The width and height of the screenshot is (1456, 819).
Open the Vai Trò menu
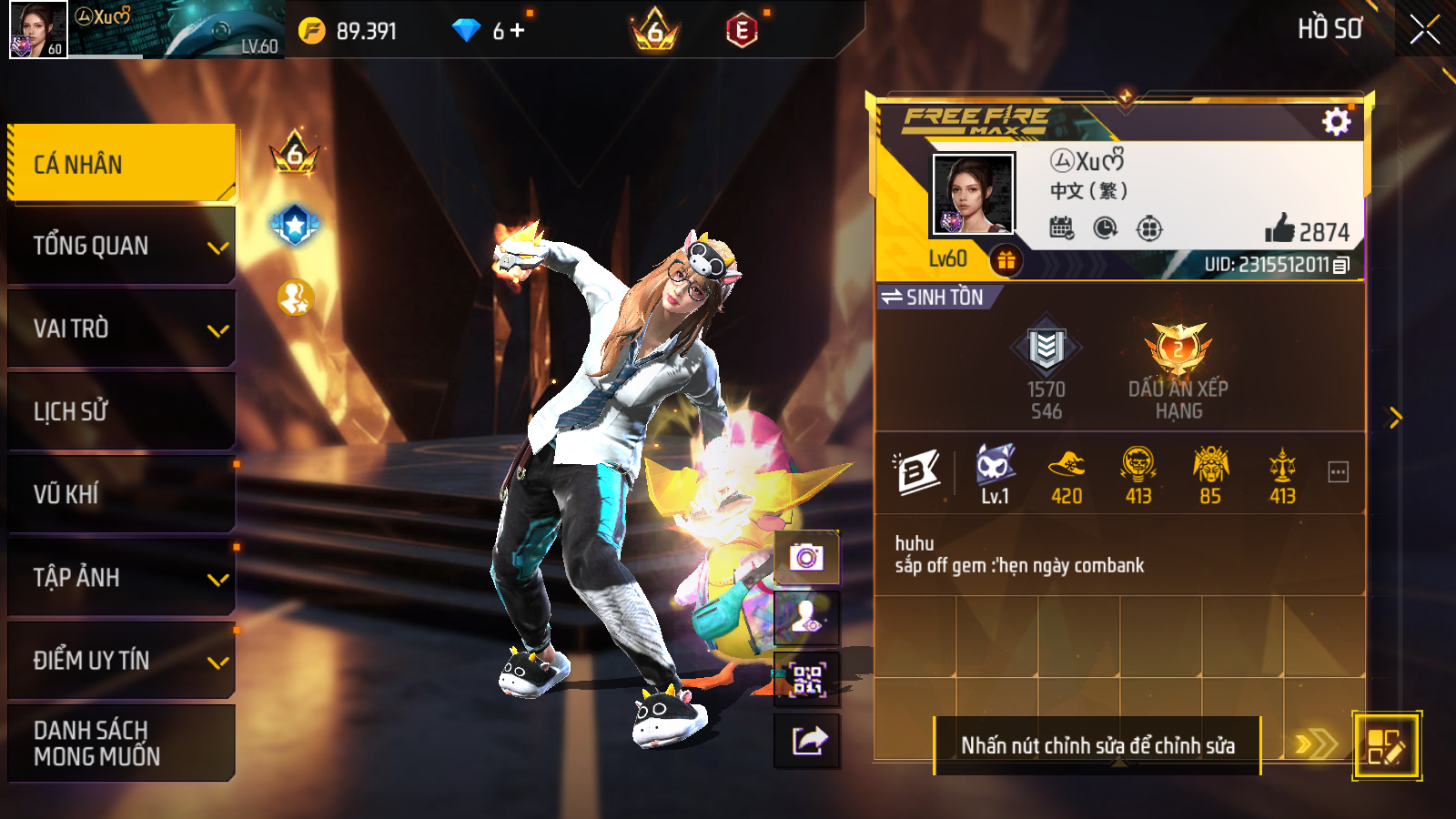click(x=122, y=329)
